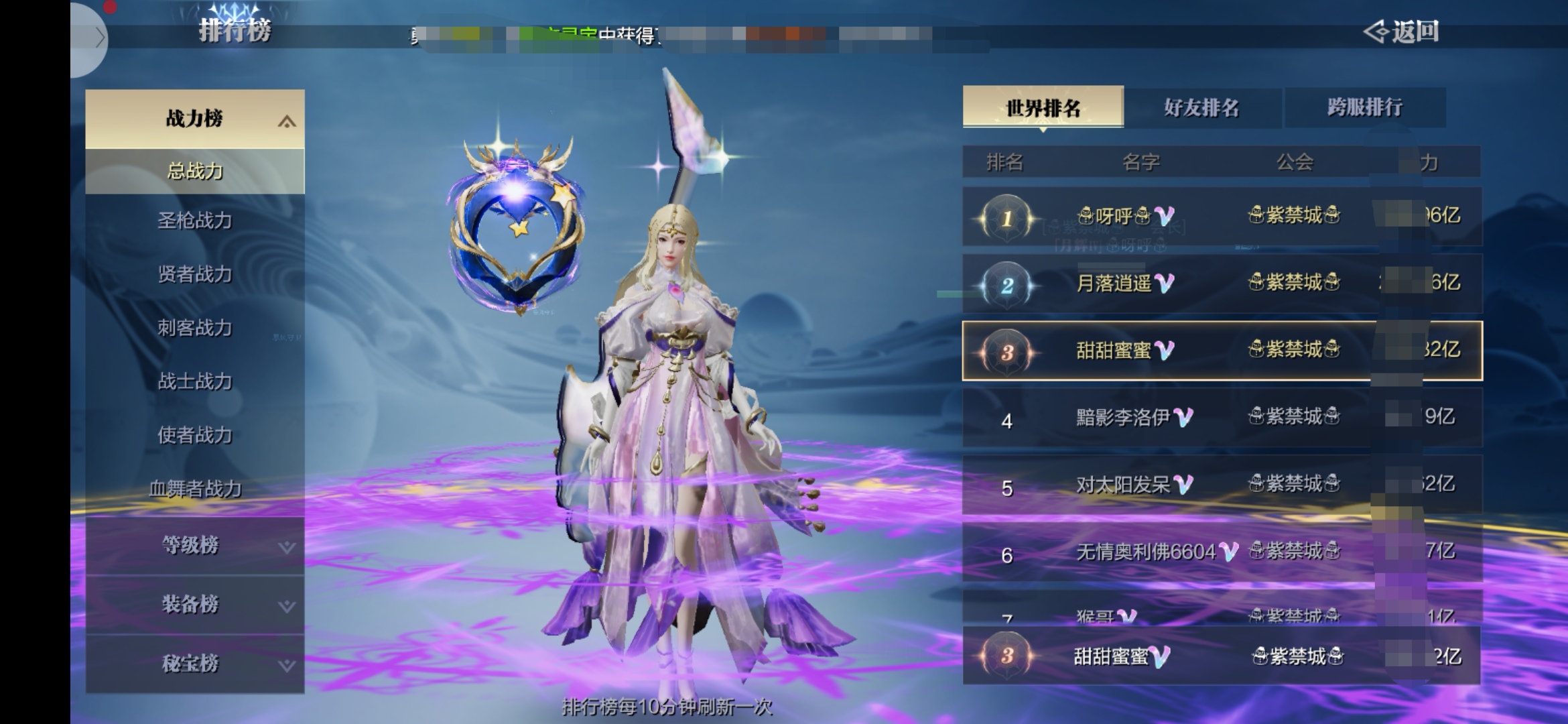The height and width of the screenshot is (724, 1568).
Task: Show the 圣枪战力 ranking
Action: (x=194, y=221)
